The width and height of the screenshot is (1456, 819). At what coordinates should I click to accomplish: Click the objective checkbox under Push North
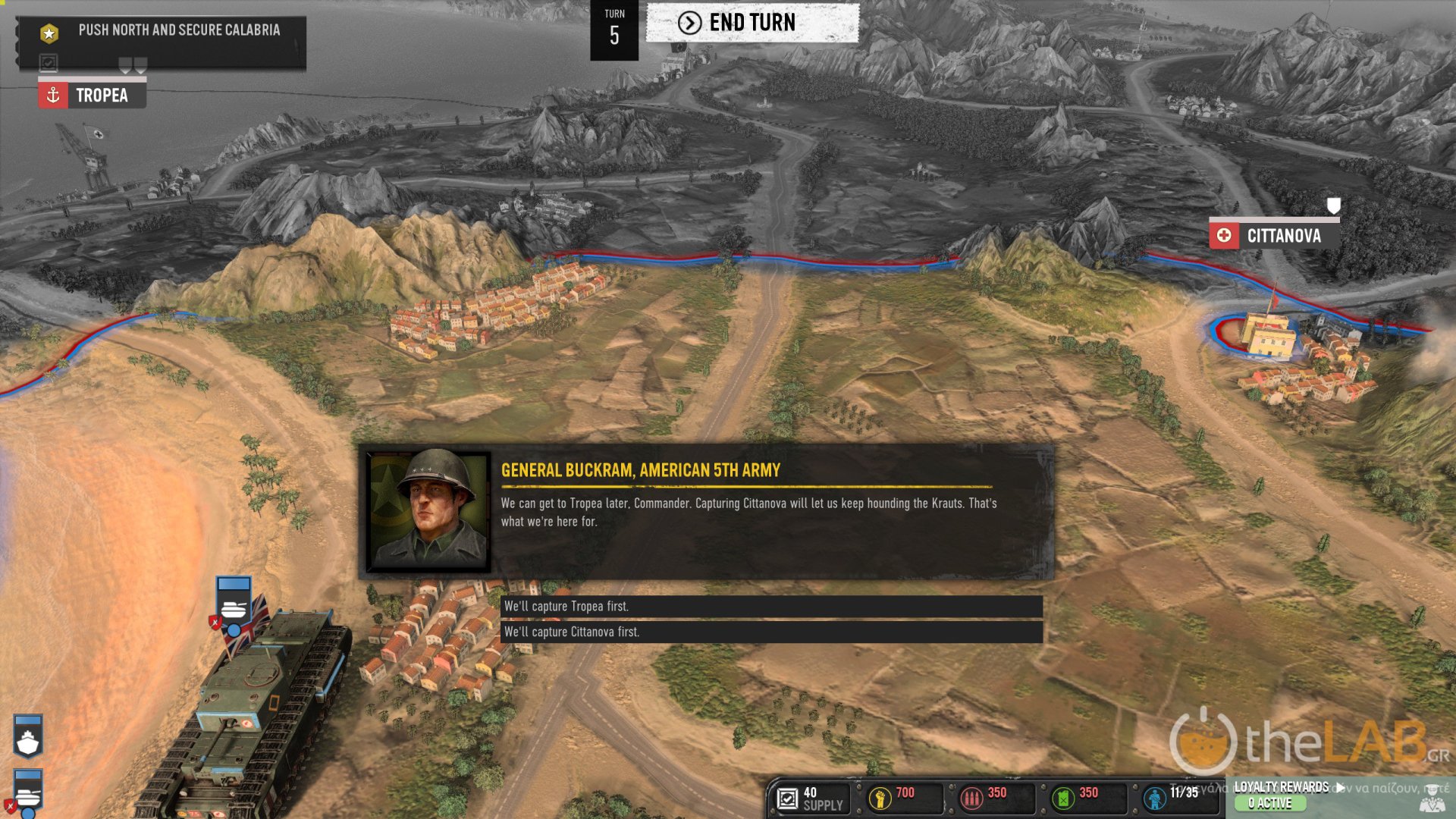[48, 63]
